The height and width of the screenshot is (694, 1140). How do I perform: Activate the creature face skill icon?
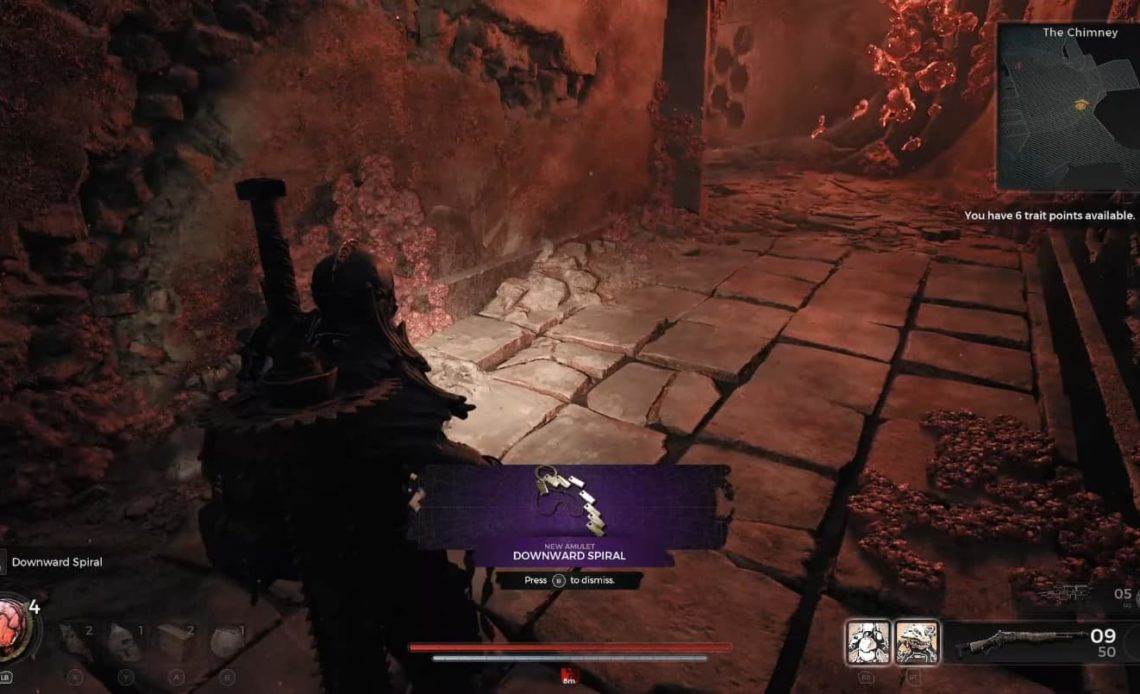click(916, 642)
